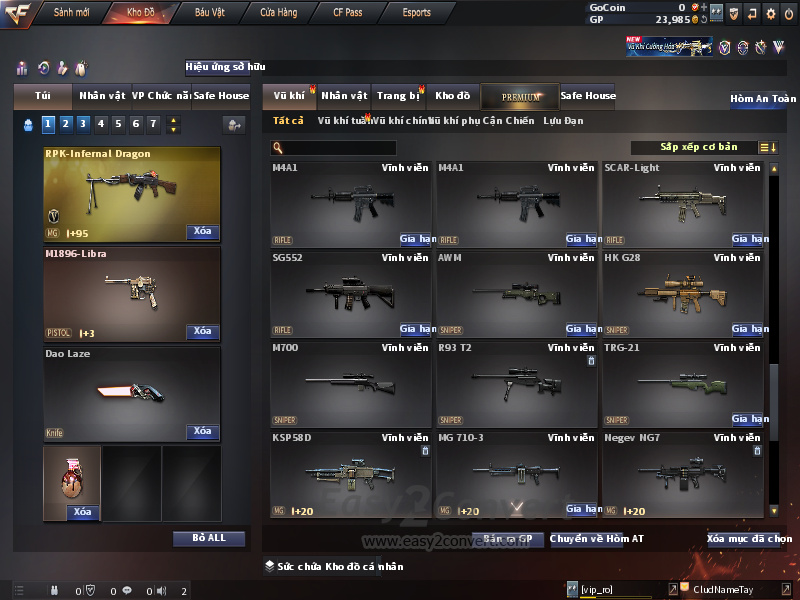The width and height of the screenshot is (800, 600).
Task: Delete the M1896-Libra pistol with Xóa
Action: click(202, 331)
